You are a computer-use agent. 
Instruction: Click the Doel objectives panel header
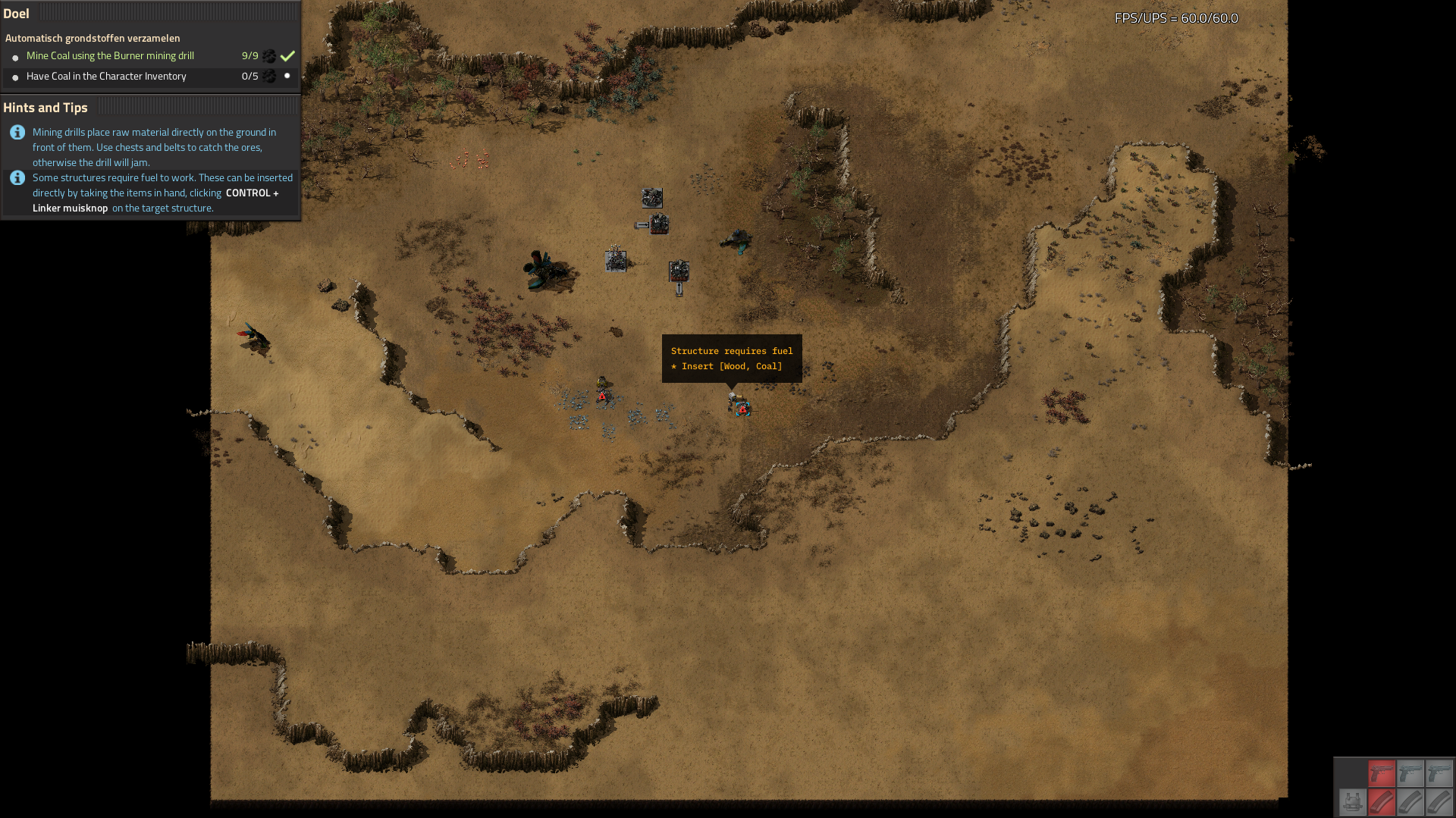[x=17, y=14]
